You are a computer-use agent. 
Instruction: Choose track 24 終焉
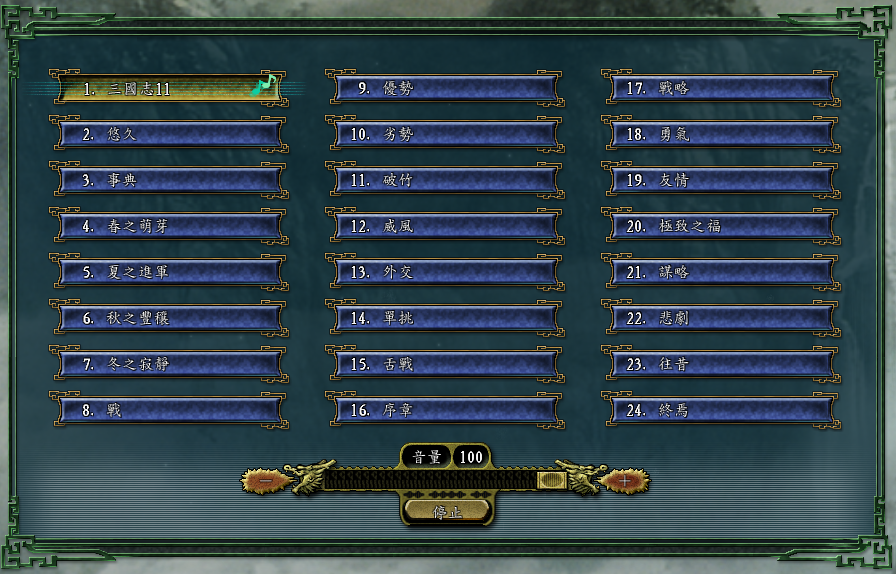(720, 410)
